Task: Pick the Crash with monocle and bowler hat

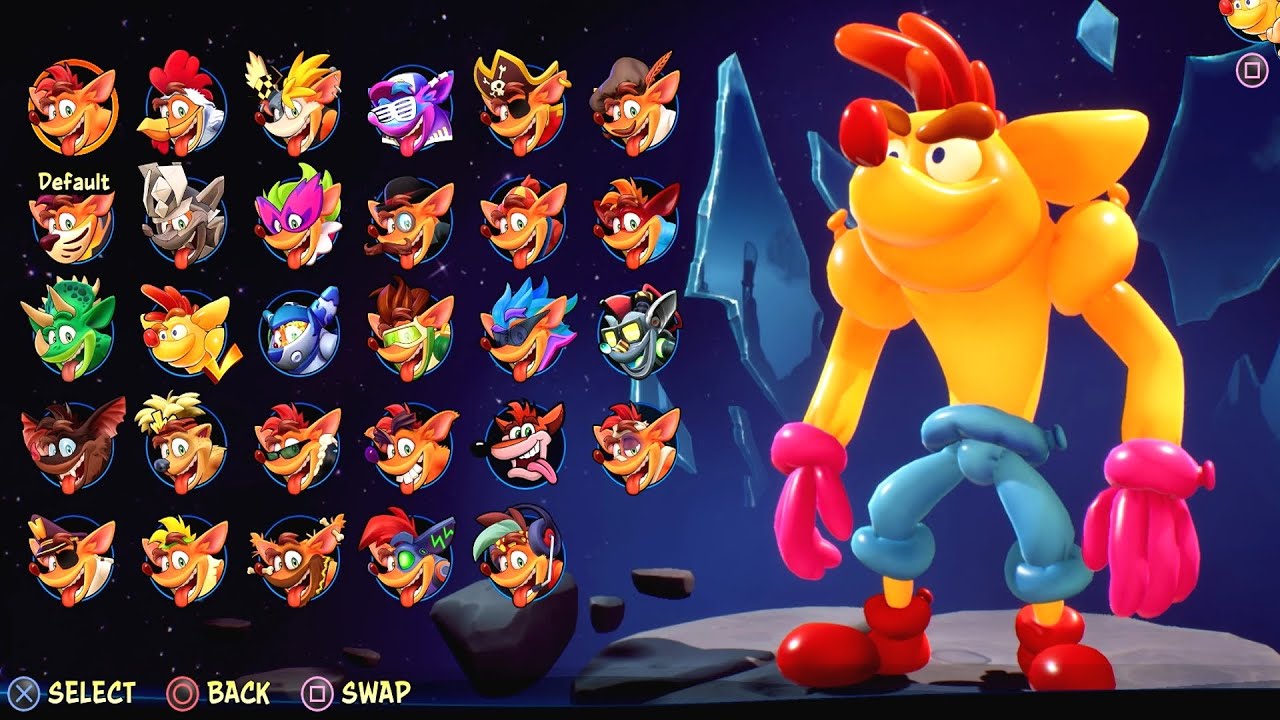Action: tap(403, 220)
